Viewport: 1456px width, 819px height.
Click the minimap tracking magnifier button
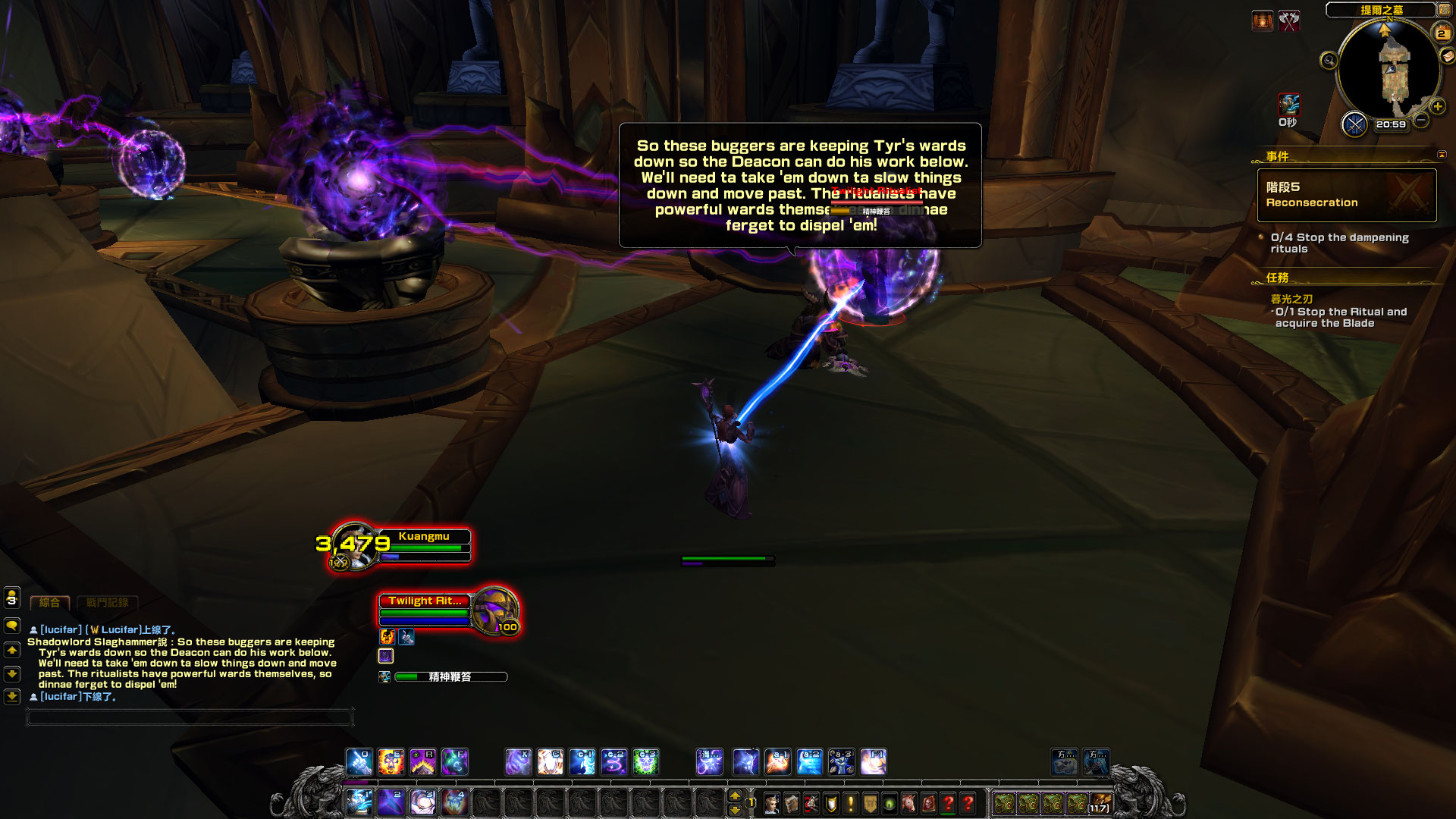[1329, 61]
